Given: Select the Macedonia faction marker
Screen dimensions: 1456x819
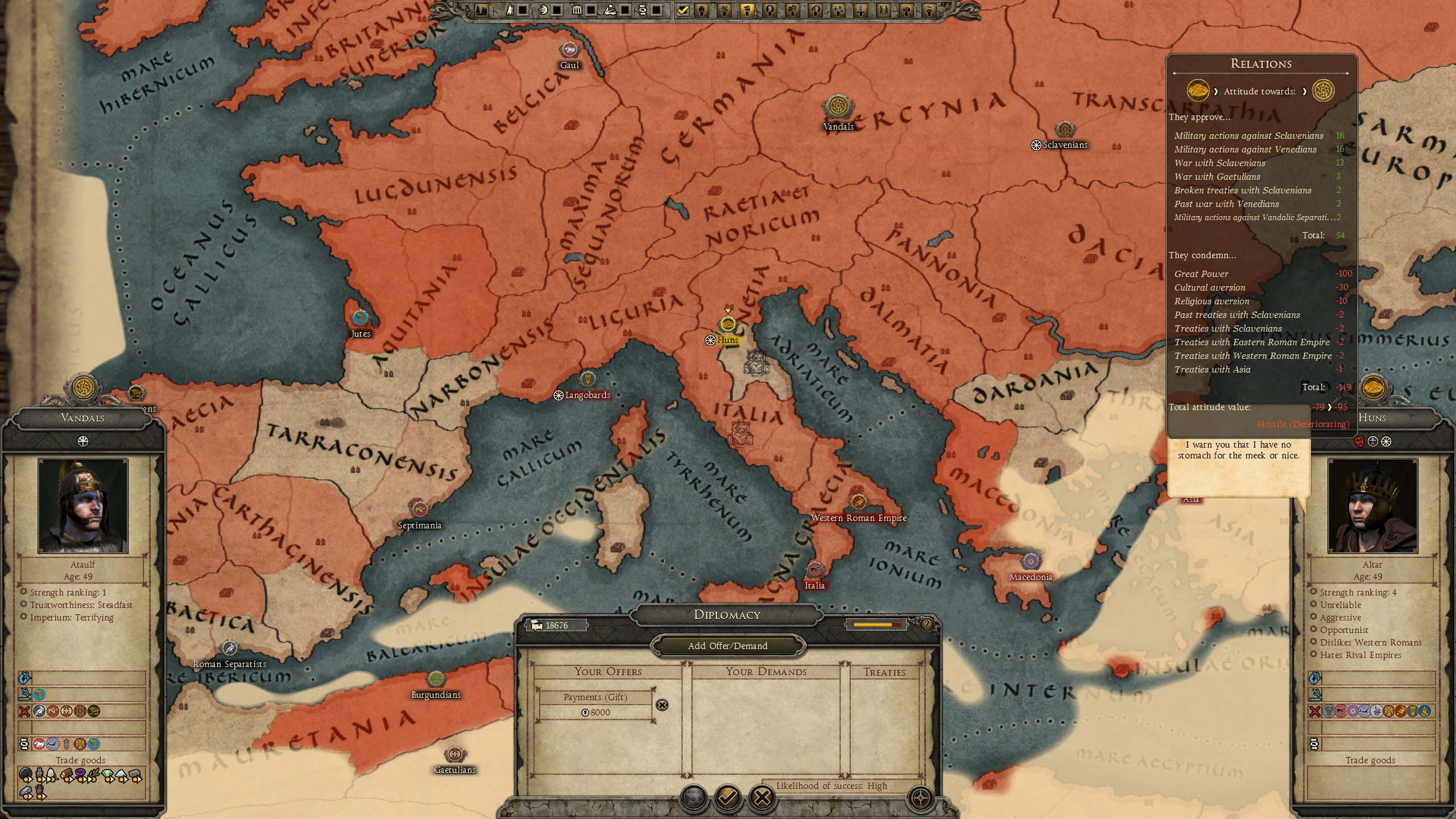Looking at the screenshot, I should coord(1031,562).
